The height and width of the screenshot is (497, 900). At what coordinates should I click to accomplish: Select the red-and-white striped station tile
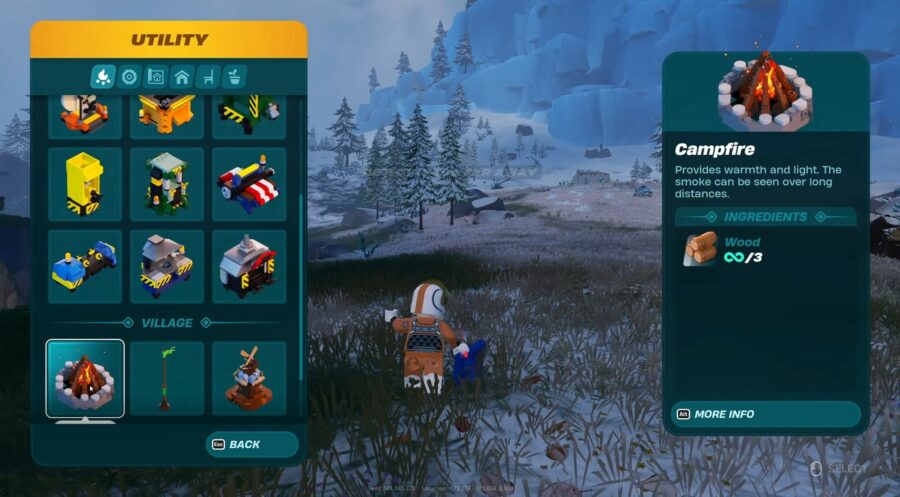pyautogui.click(x=249, y=184)
